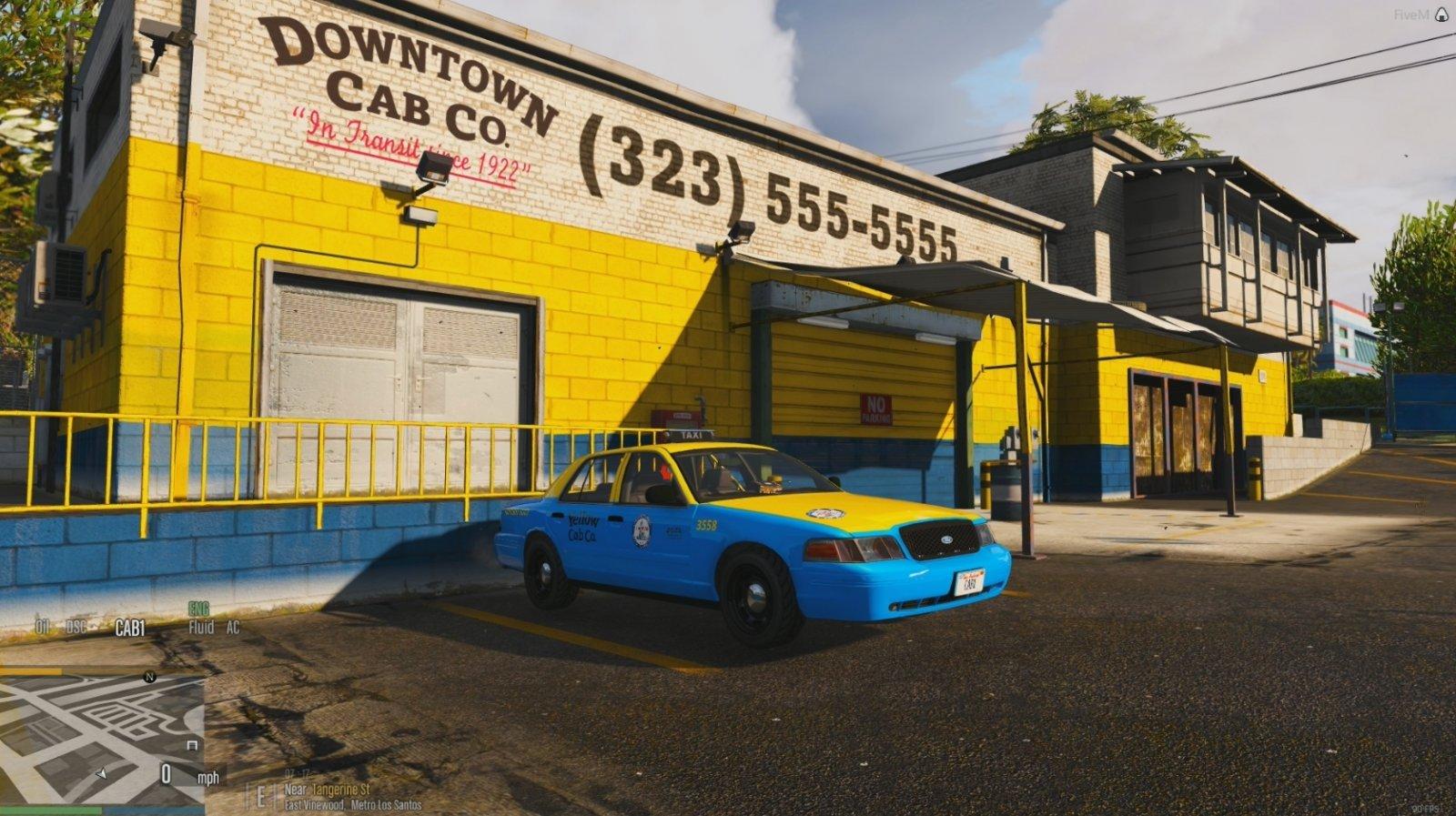The image size is (1456, 816).
Task: Click the green ENG status indicator
Action: click(198, 609)
